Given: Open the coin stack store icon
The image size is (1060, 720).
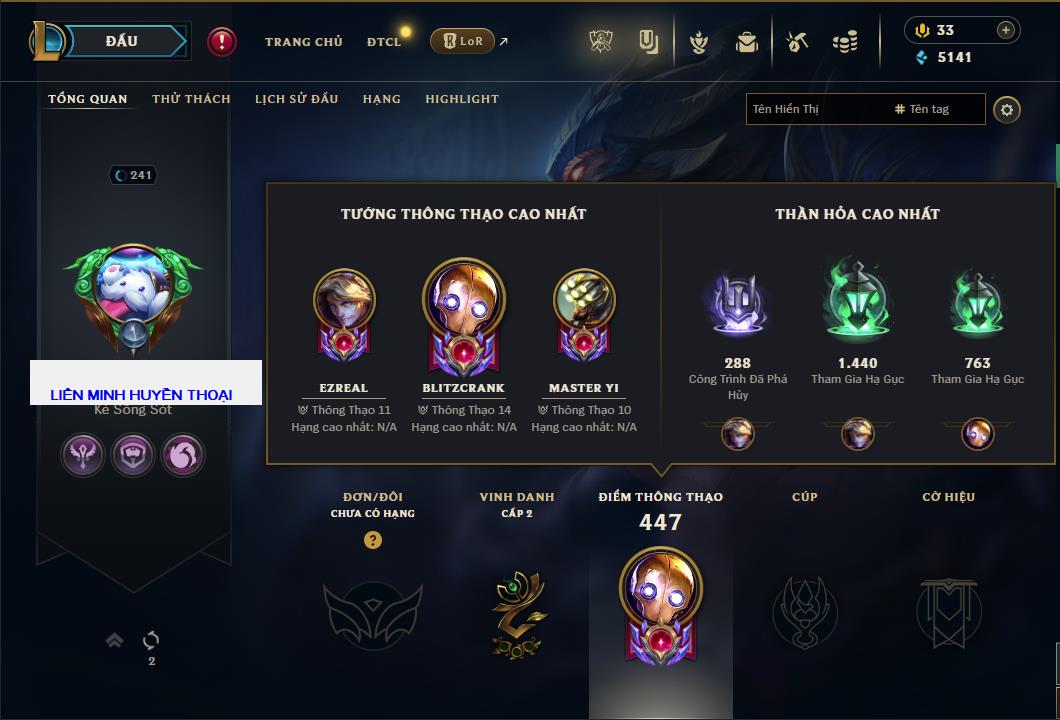Looking at the screenshot, I should 845,42.
